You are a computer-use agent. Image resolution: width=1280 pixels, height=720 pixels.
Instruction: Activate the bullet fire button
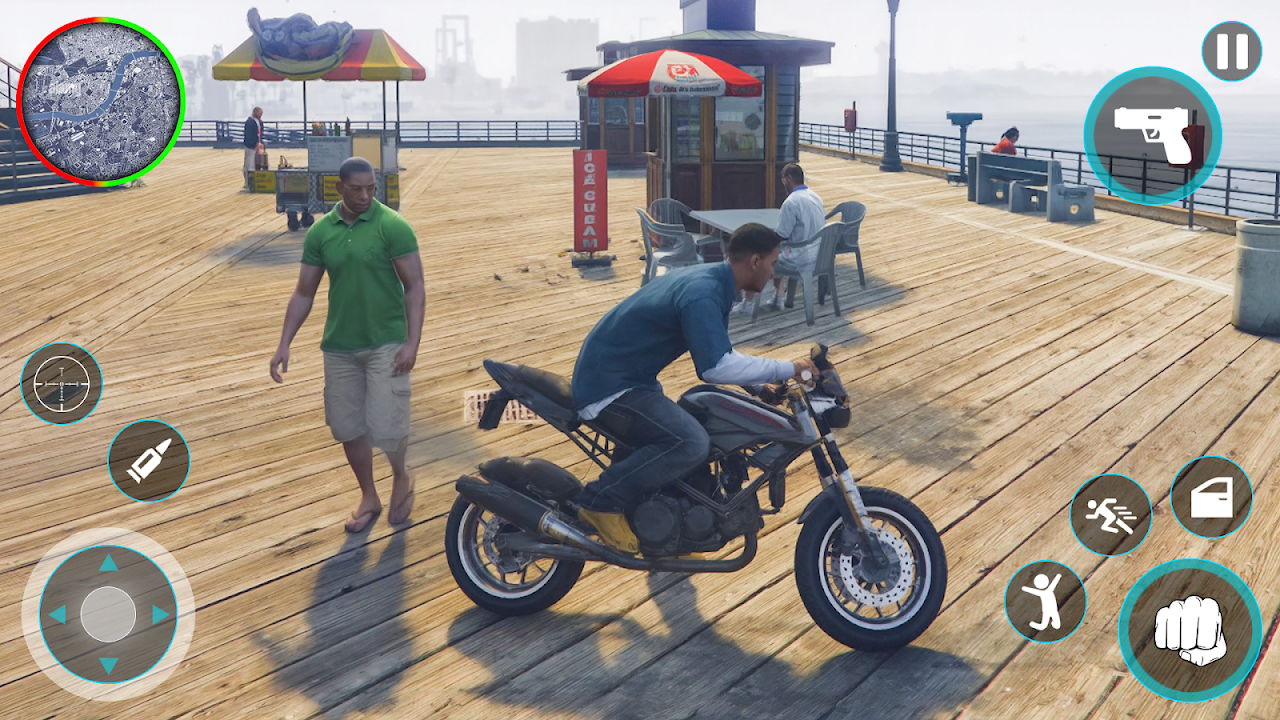(149, 460)
